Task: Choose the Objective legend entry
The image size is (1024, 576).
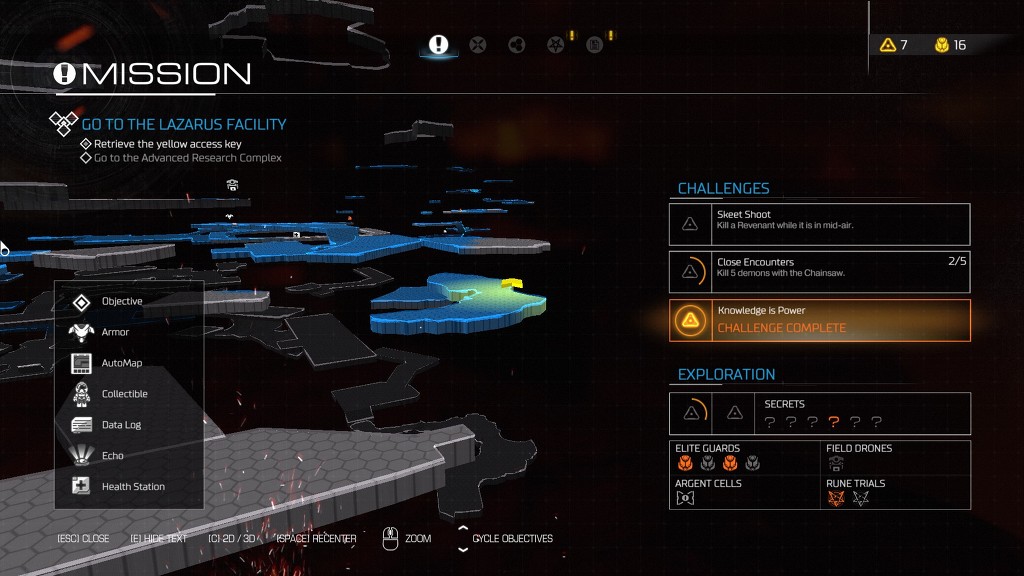Action: [x=122, y=301]
